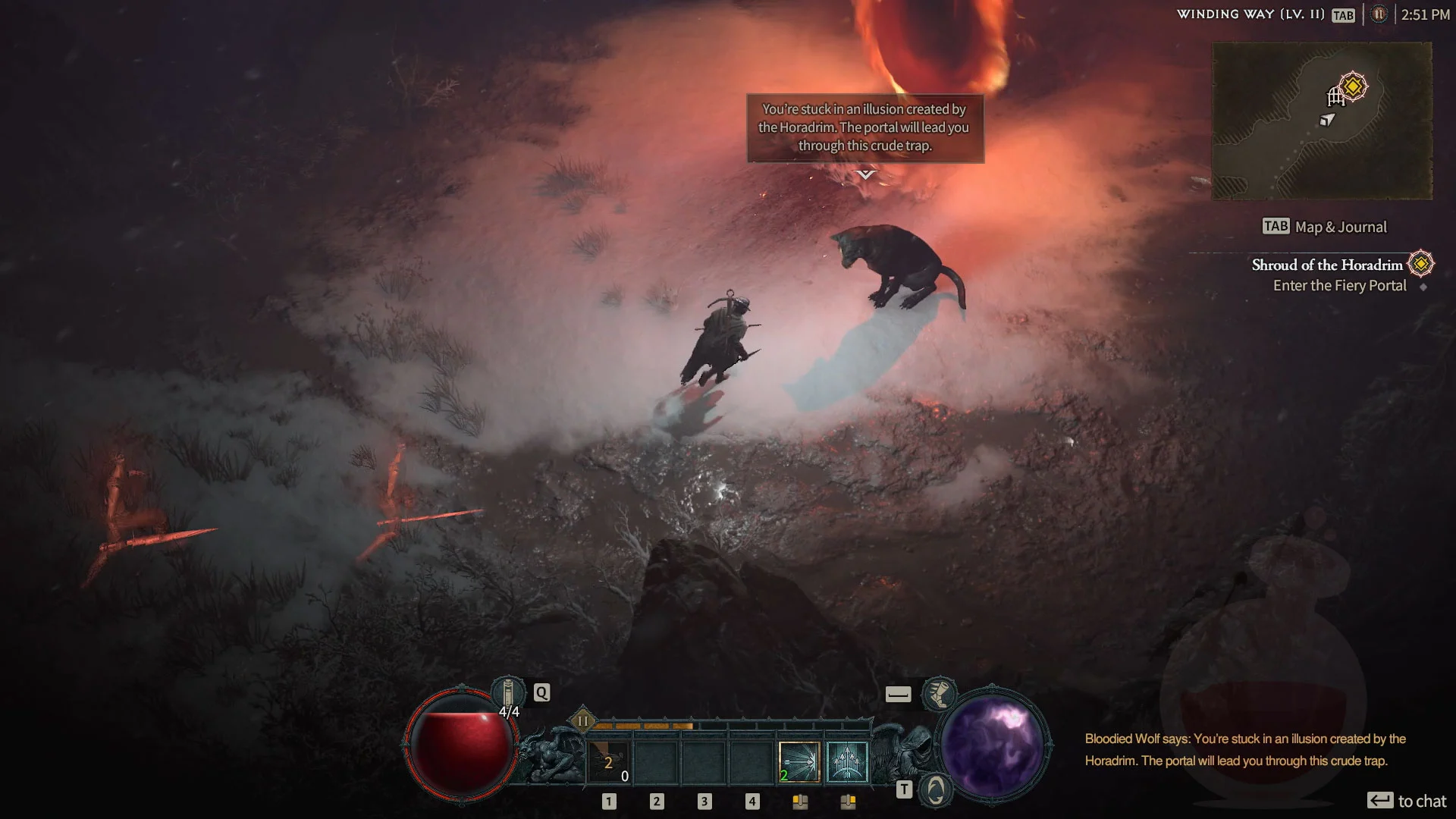This screenshot has height=819, width=1456.
Task: Click the round level emblem beside the clock
Action: pyautogui.click(x=1379, y=14)
